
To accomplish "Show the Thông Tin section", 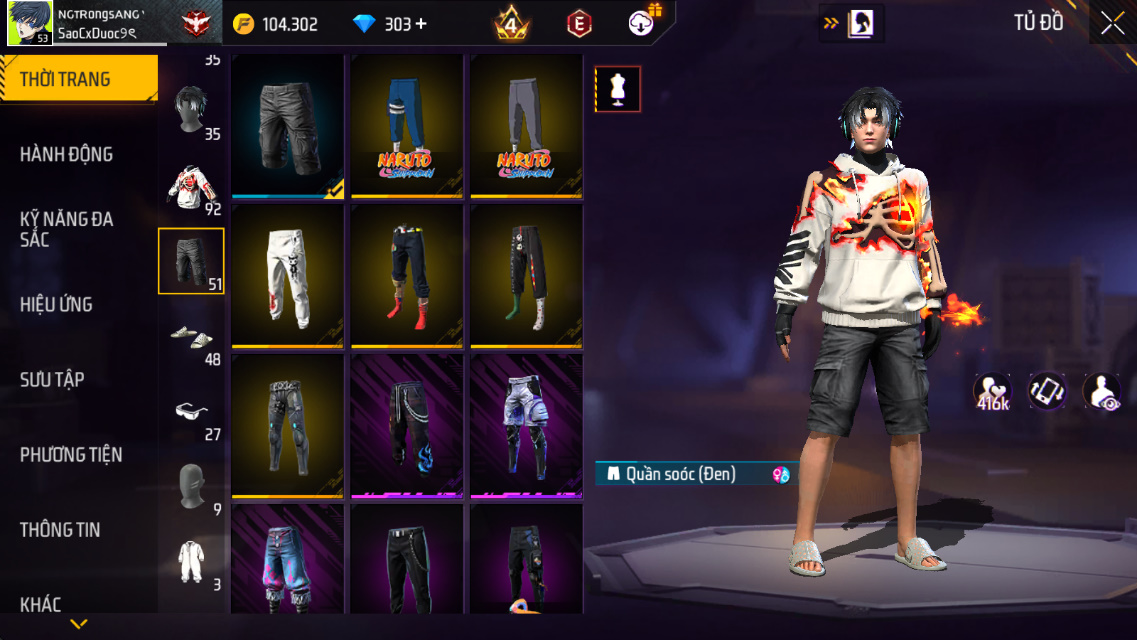I will [60, 529].
